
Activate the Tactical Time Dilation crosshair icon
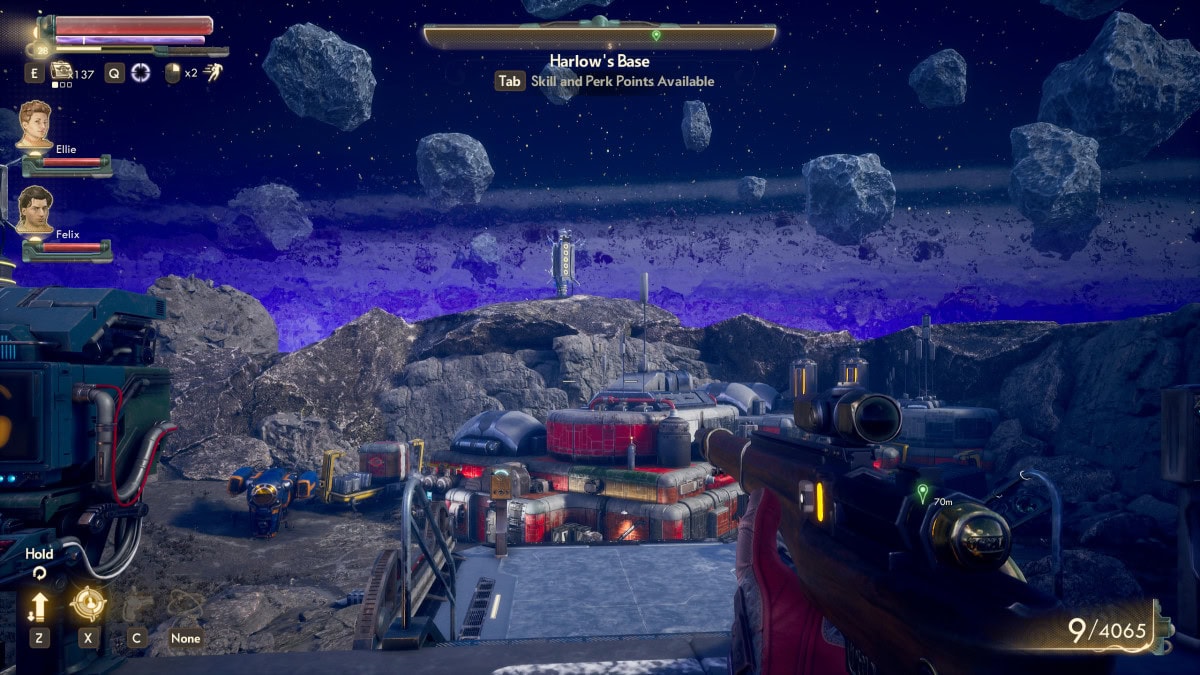click(x=140, y=73)
